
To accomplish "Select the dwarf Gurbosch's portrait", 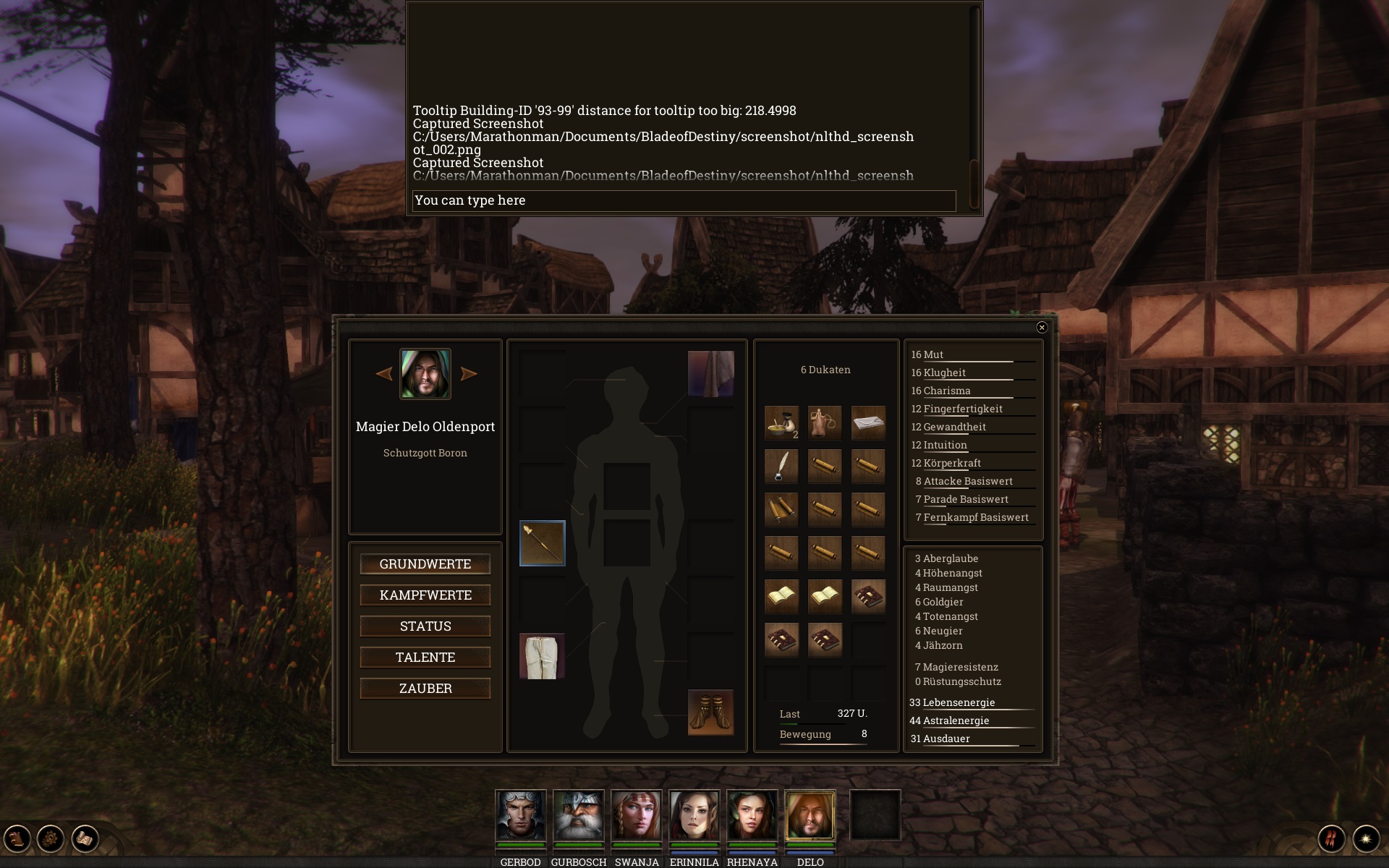I will [x=579, y=815].
